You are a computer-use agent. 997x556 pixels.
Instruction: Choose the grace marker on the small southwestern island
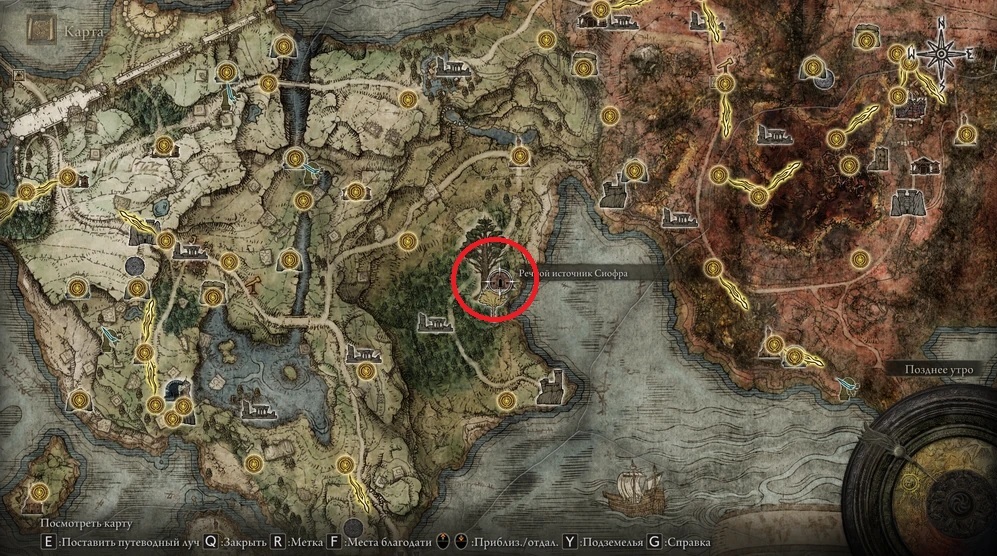pos(39,492)
